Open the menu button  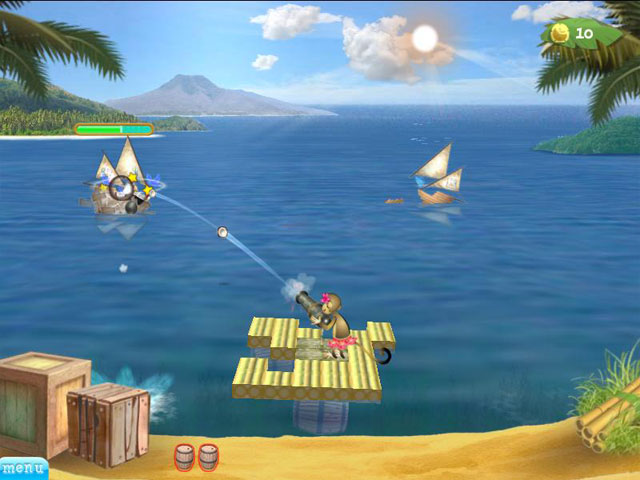[22, 468]
